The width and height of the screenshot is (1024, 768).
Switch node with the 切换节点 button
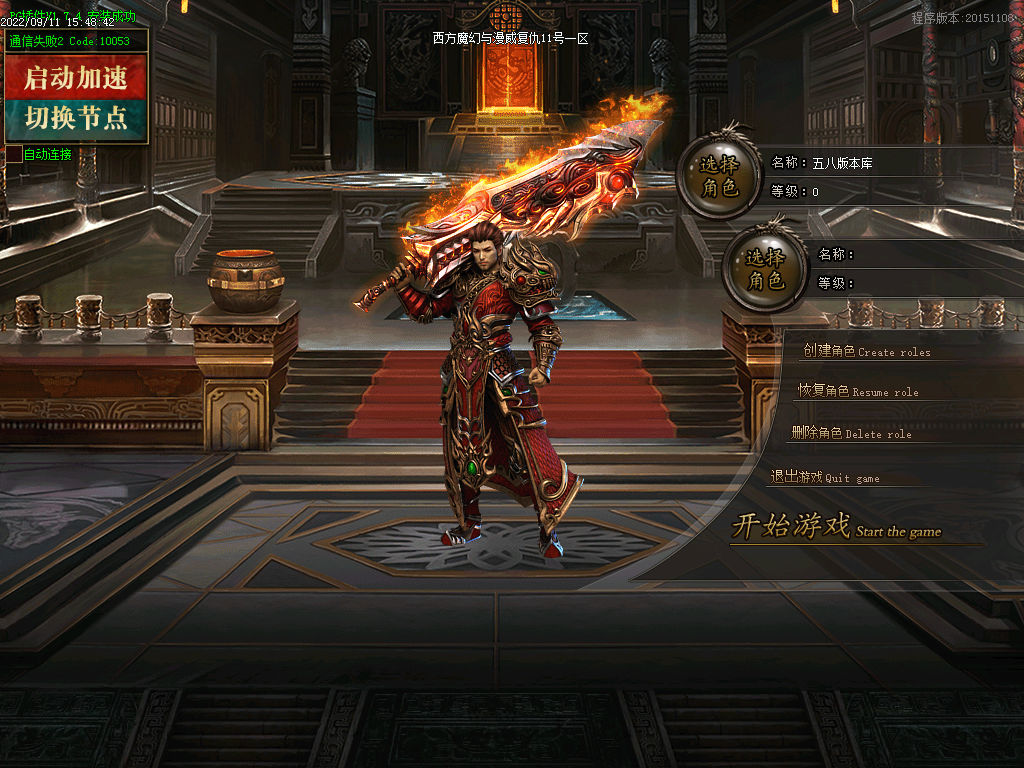coord(76,119)
